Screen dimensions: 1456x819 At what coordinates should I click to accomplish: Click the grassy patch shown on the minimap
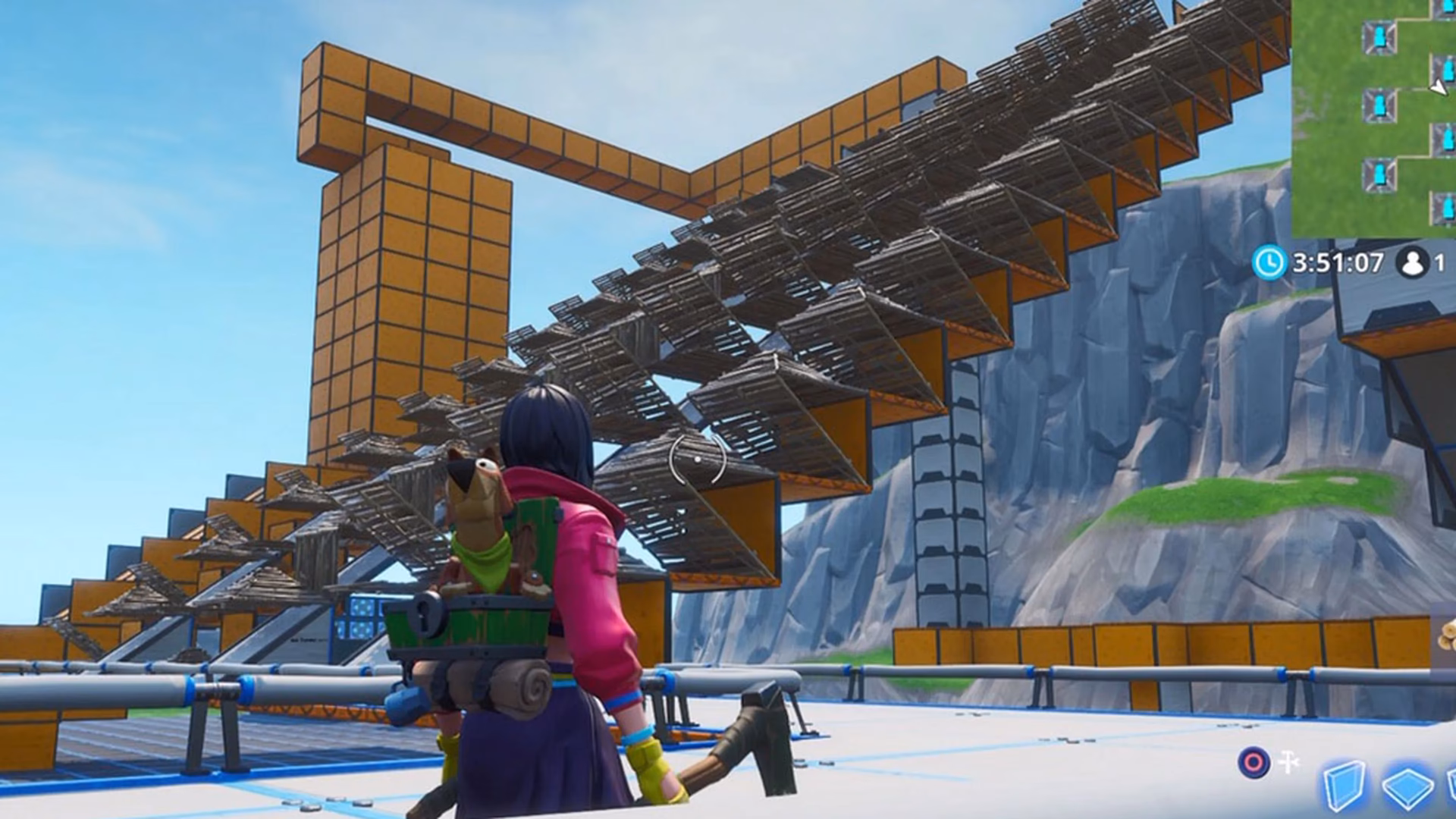tap(1335, 152)
